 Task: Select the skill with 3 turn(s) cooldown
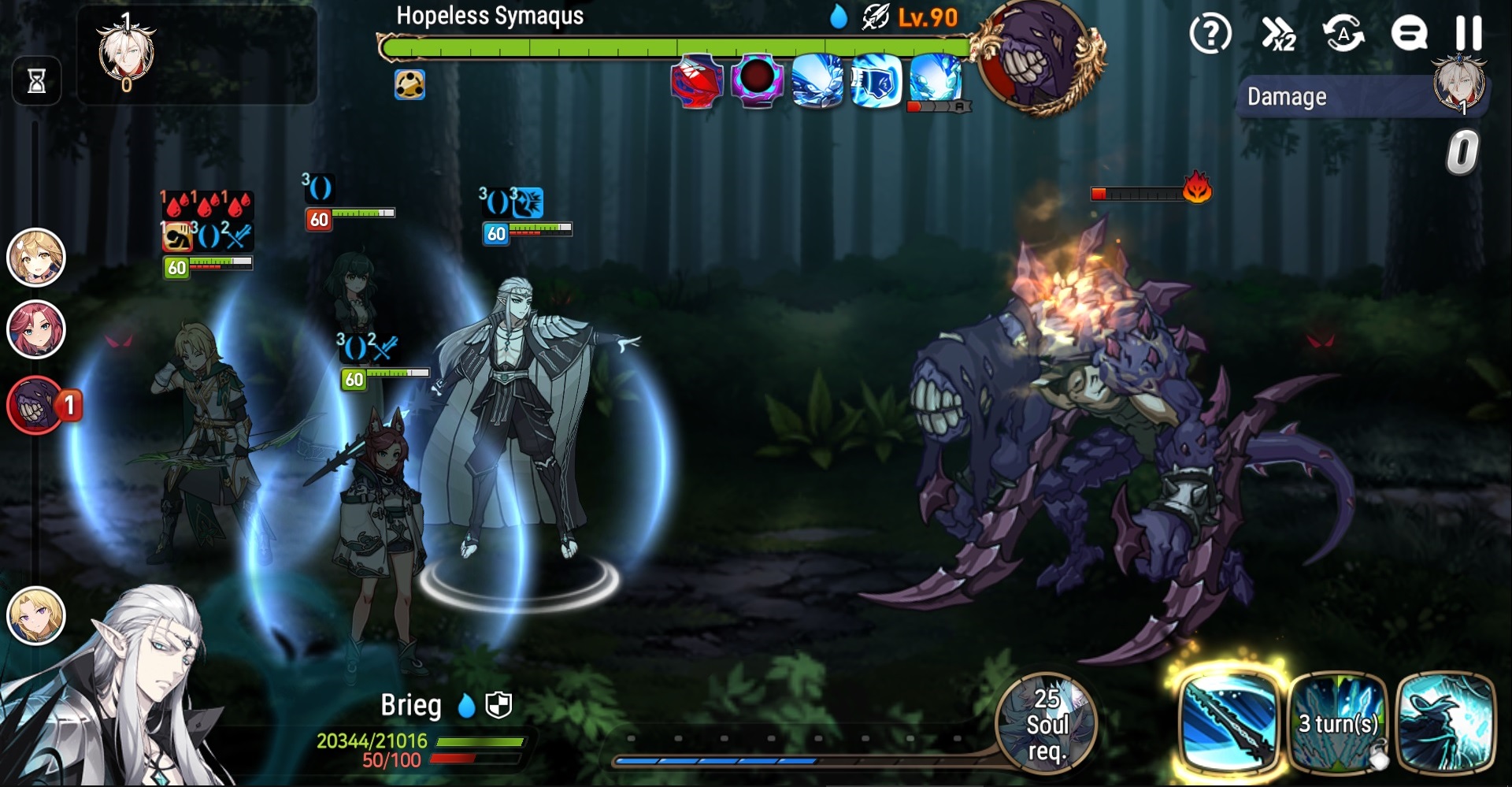point(1338,721)
